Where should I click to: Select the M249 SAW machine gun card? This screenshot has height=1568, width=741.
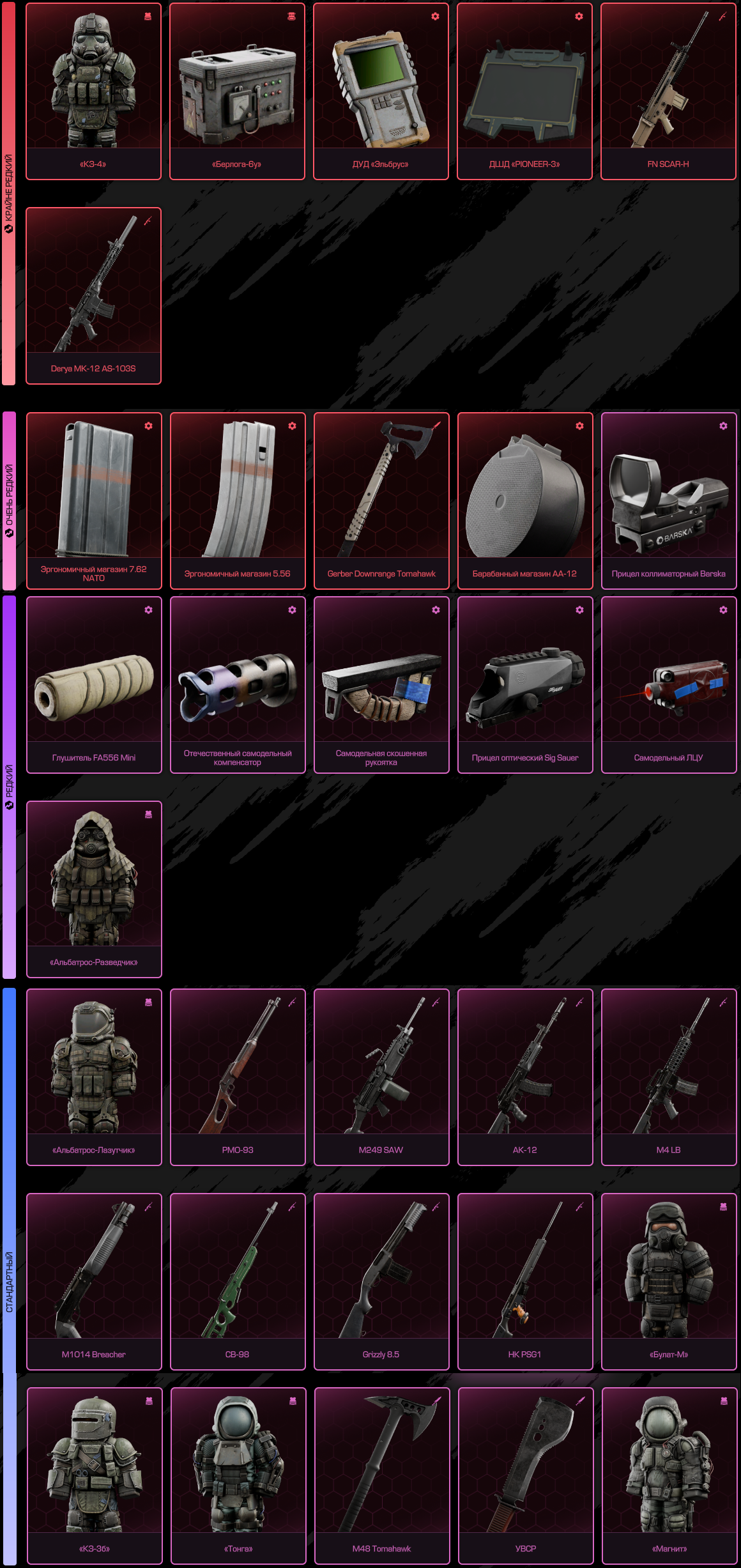[x=381, y=1077]
